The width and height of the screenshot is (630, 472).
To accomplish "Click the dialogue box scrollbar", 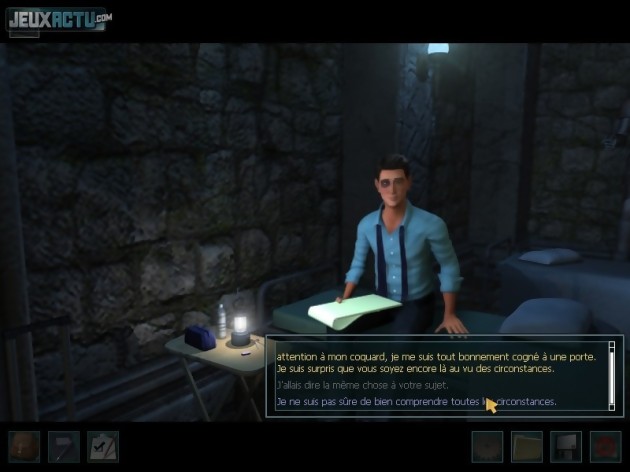I will click(612, 373).
